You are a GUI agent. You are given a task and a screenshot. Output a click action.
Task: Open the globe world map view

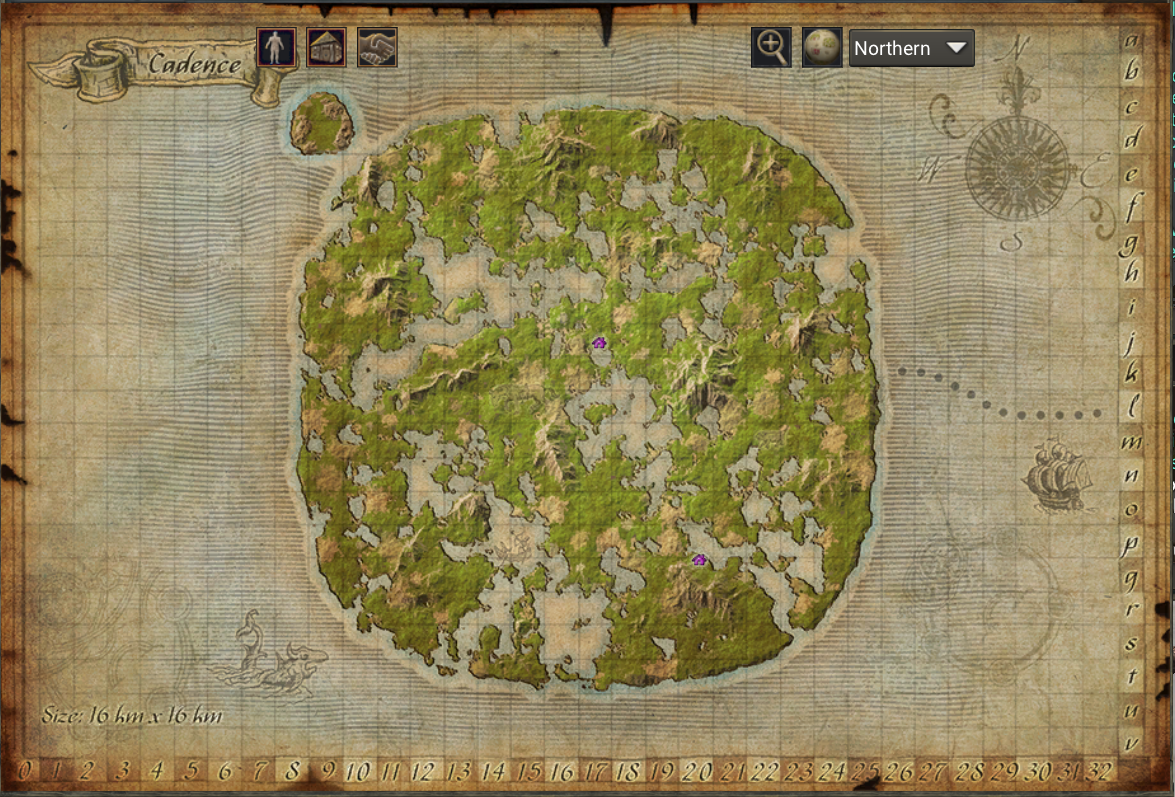point(822,47)
